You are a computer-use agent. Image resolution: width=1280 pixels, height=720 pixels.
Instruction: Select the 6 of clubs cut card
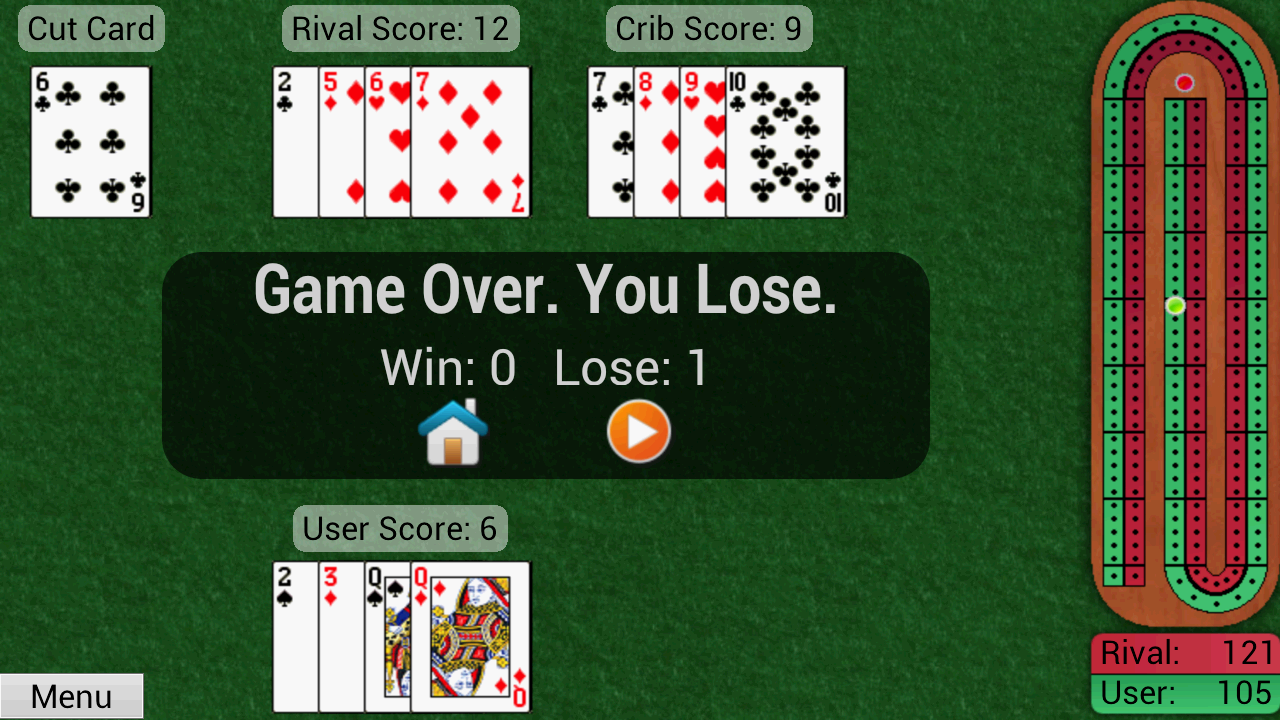point(90,142)
